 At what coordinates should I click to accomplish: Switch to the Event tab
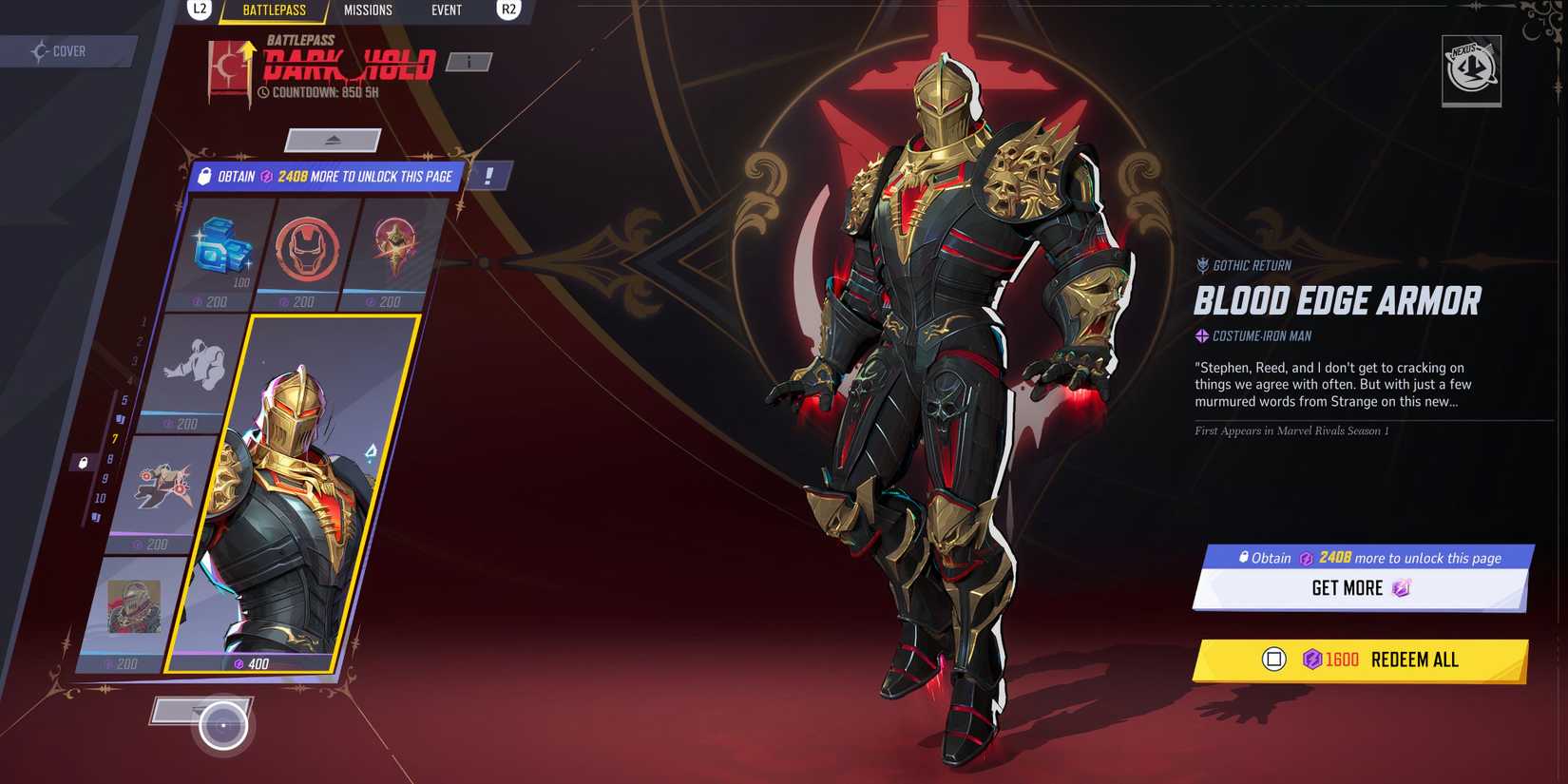click(x=446, y=10)
